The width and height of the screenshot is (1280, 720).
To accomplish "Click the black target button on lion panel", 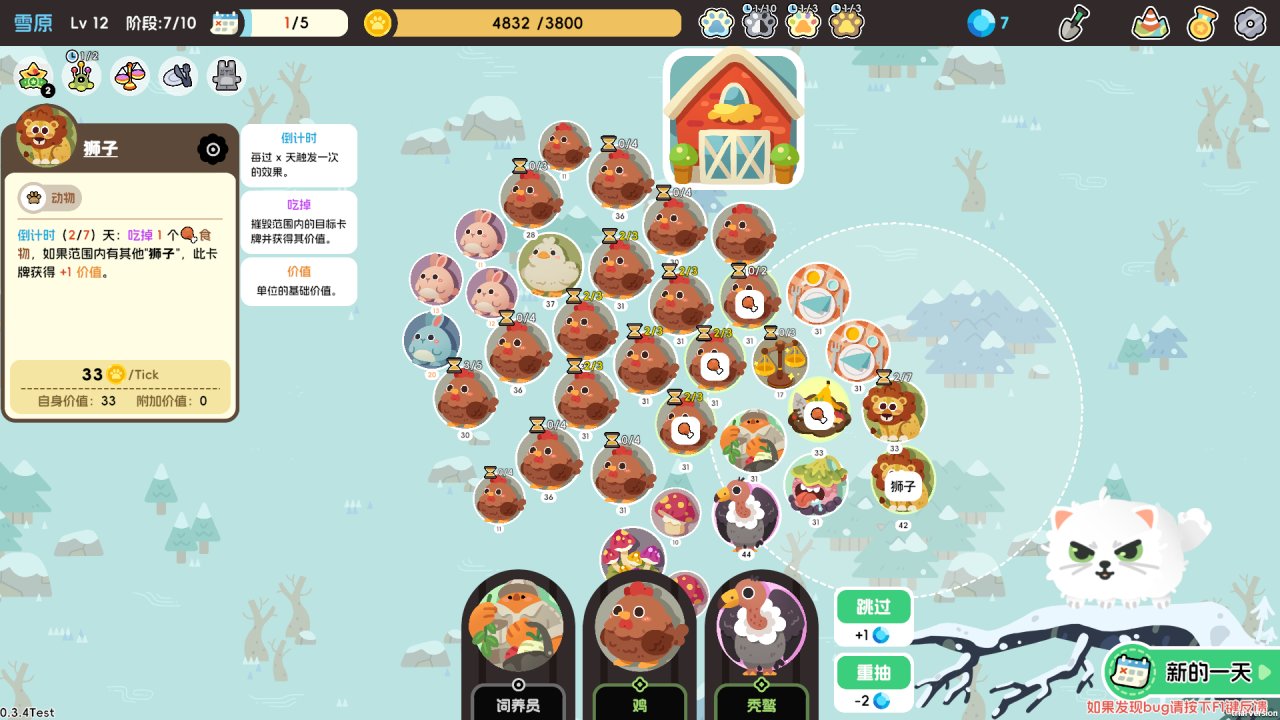I will click(x=213, y=150).
